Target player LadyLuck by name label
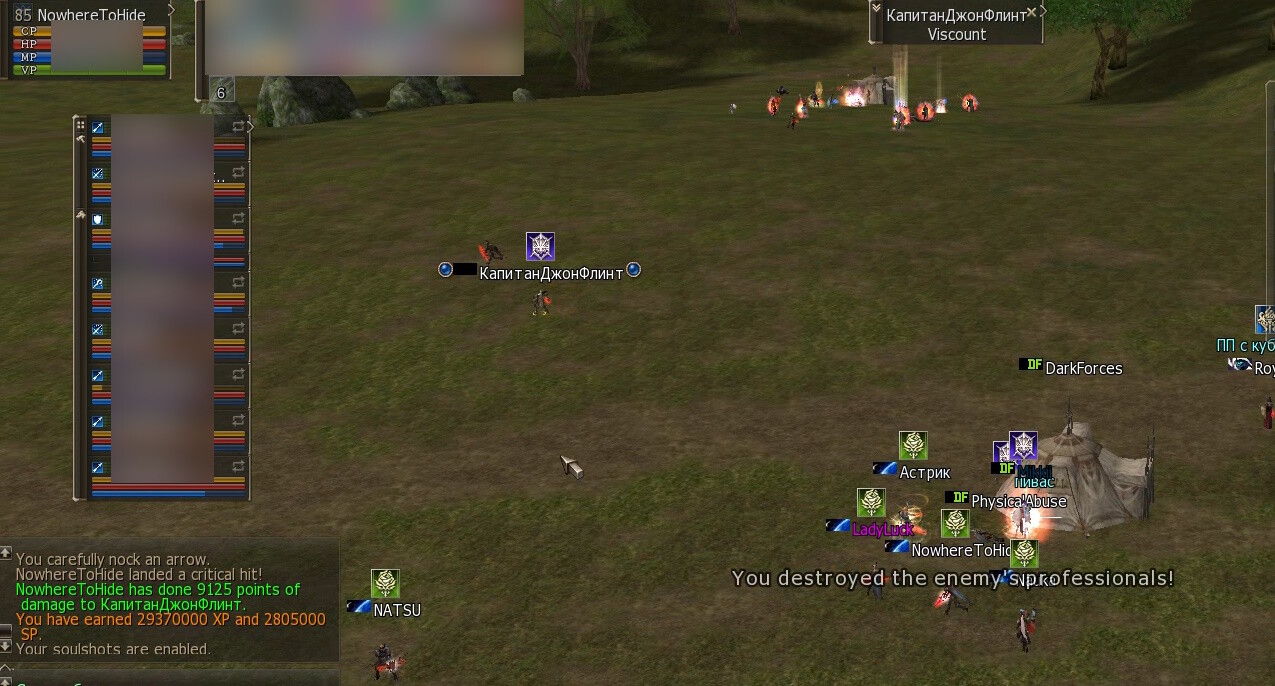Viewport: 1275px width, 686px height. pyautogui.click(x=883, y=530)
